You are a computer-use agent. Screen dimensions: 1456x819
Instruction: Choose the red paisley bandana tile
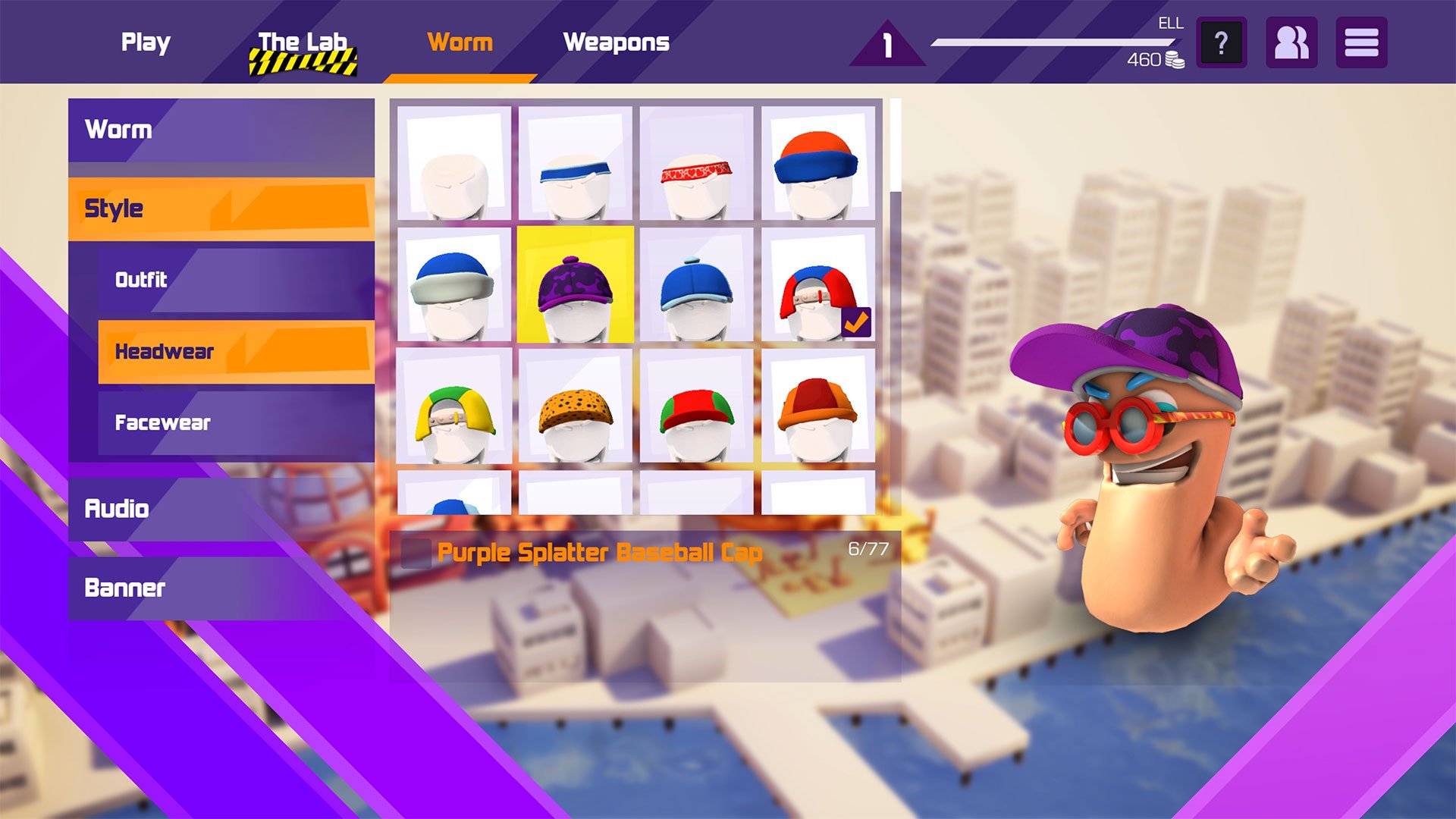(696, 164)
